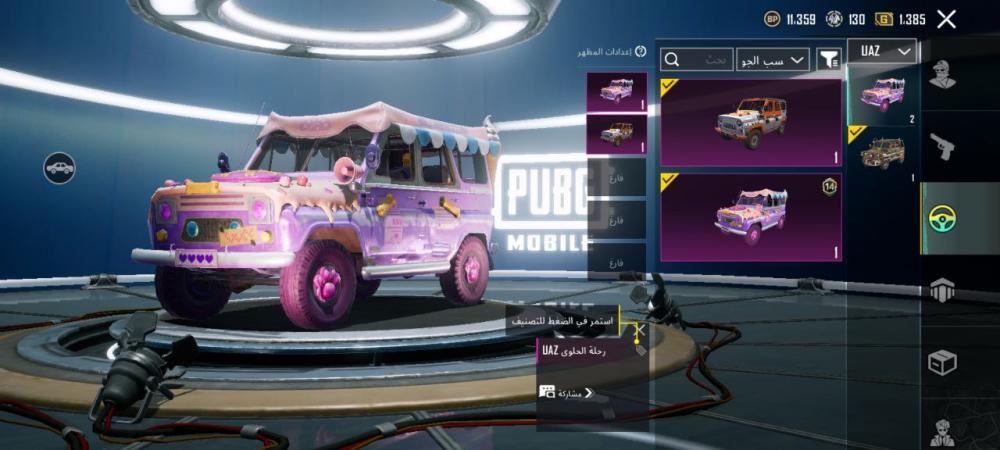The height and width of the screenshot is (450, 1000).
Task: Select the pink UAZ appearance preset slot
Action: click(x=616, y=91)
